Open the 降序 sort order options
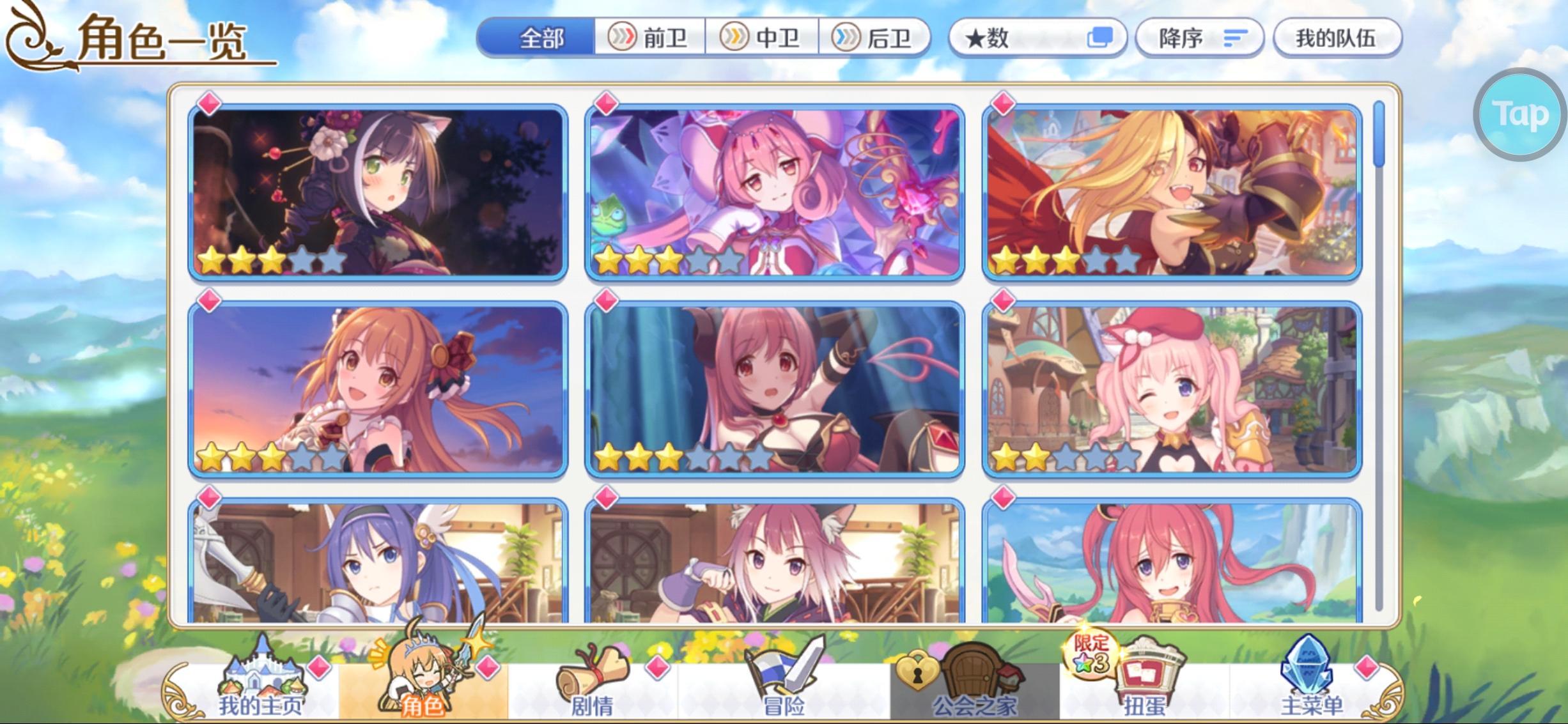This screenshot has height=724, width=1568. [1199, 38]
